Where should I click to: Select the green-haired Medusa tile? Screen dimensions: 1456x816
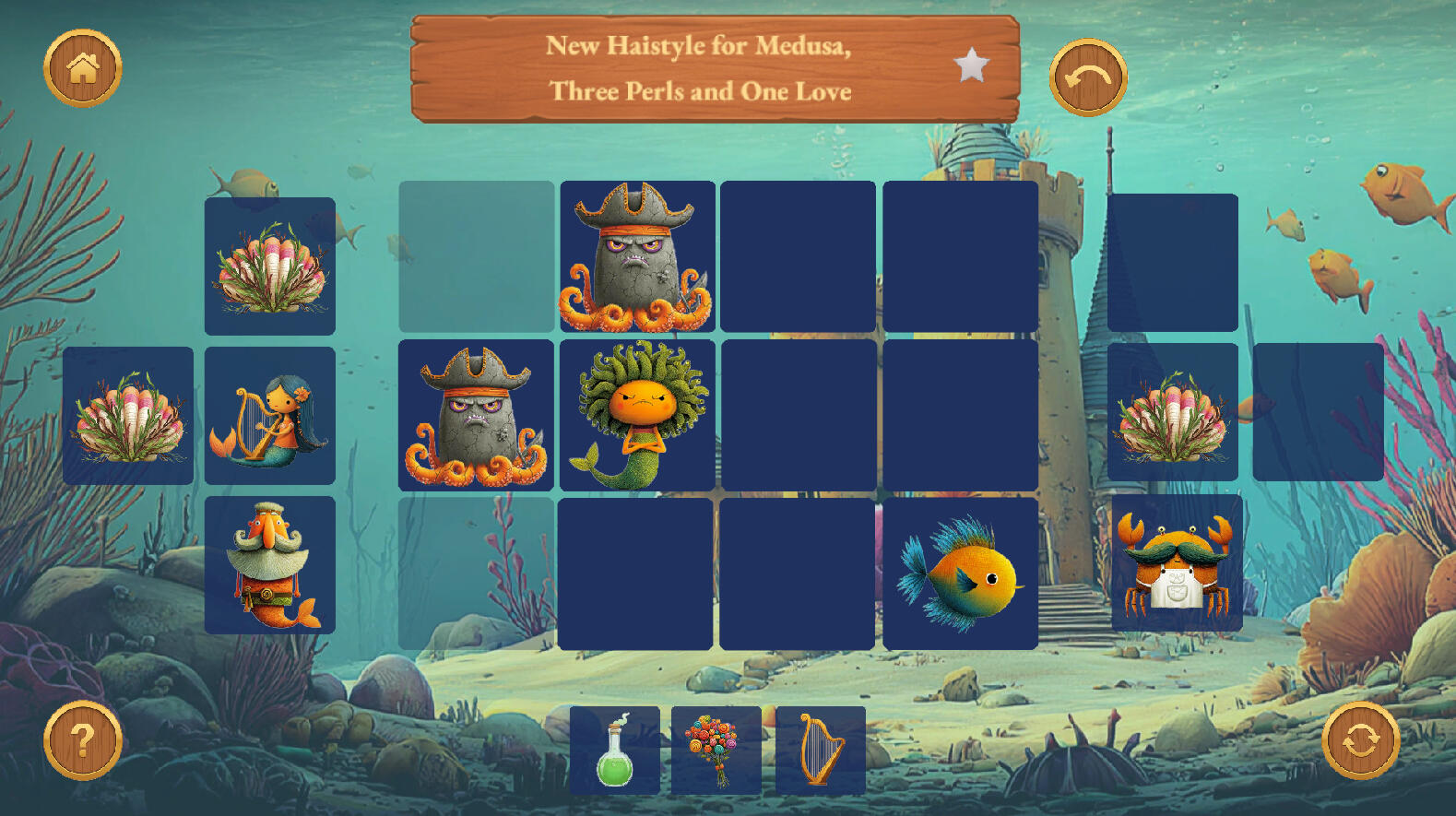pos(637,415)
